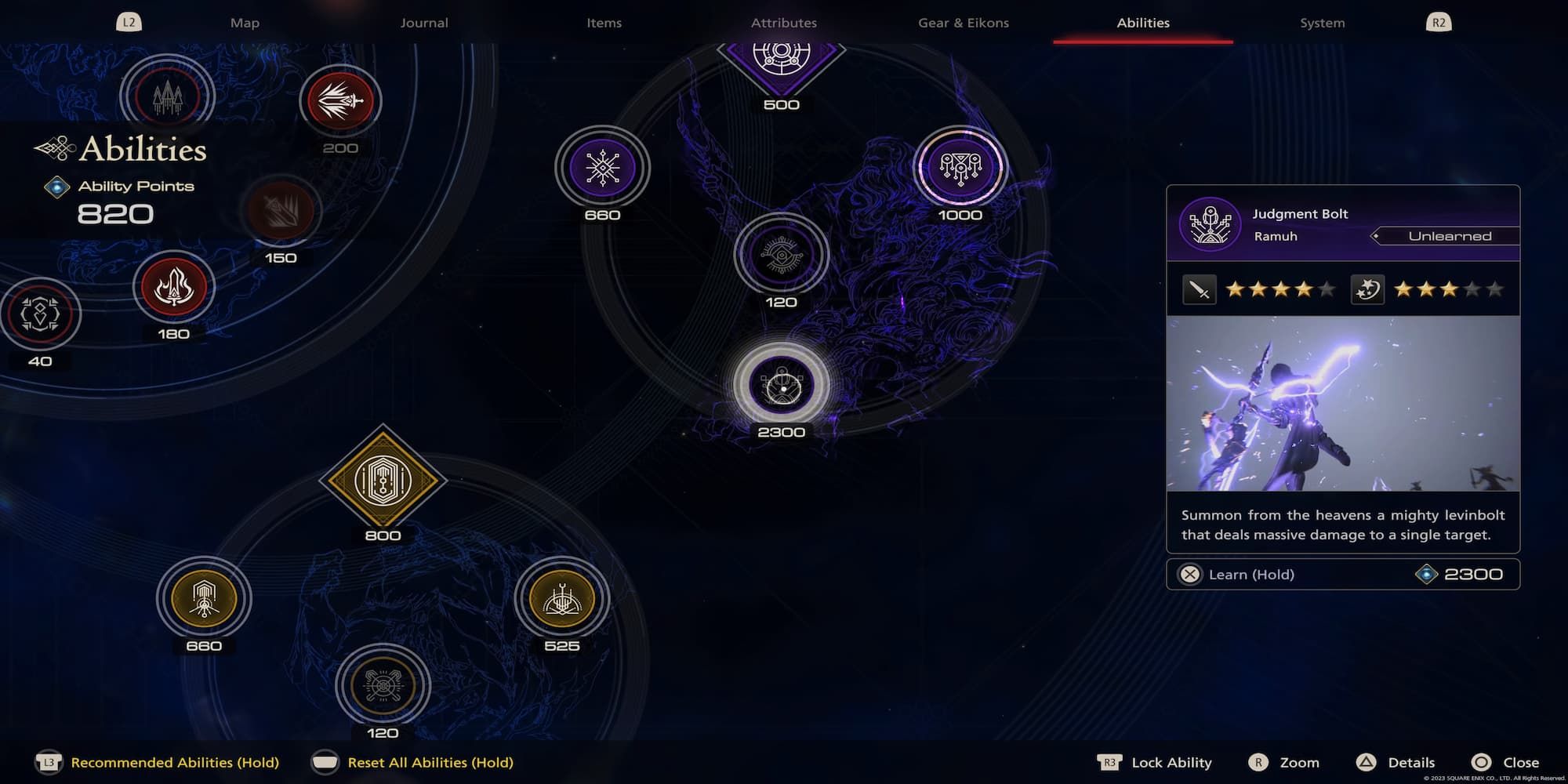Select the red 40-point ability node
This screenshot has width=1568, height=784.
pyautogui.click(x=40, y=314)
